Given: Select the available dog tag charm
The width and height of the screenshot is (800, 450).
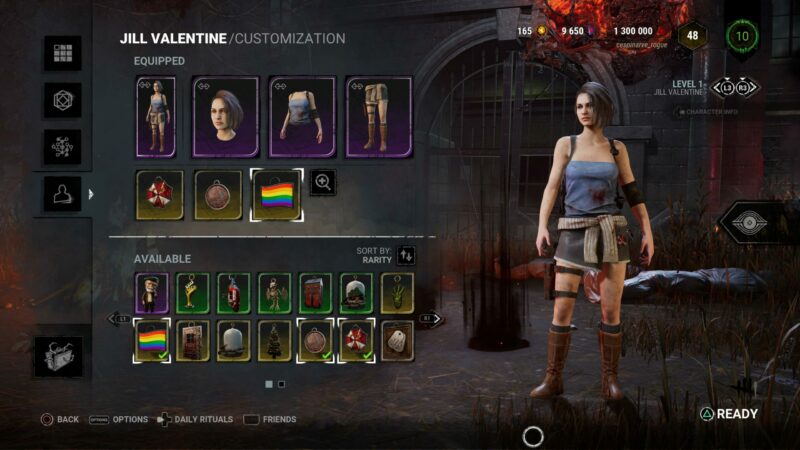Looking at the screenshot, I should pyautogui.click(x=397, y=340).
